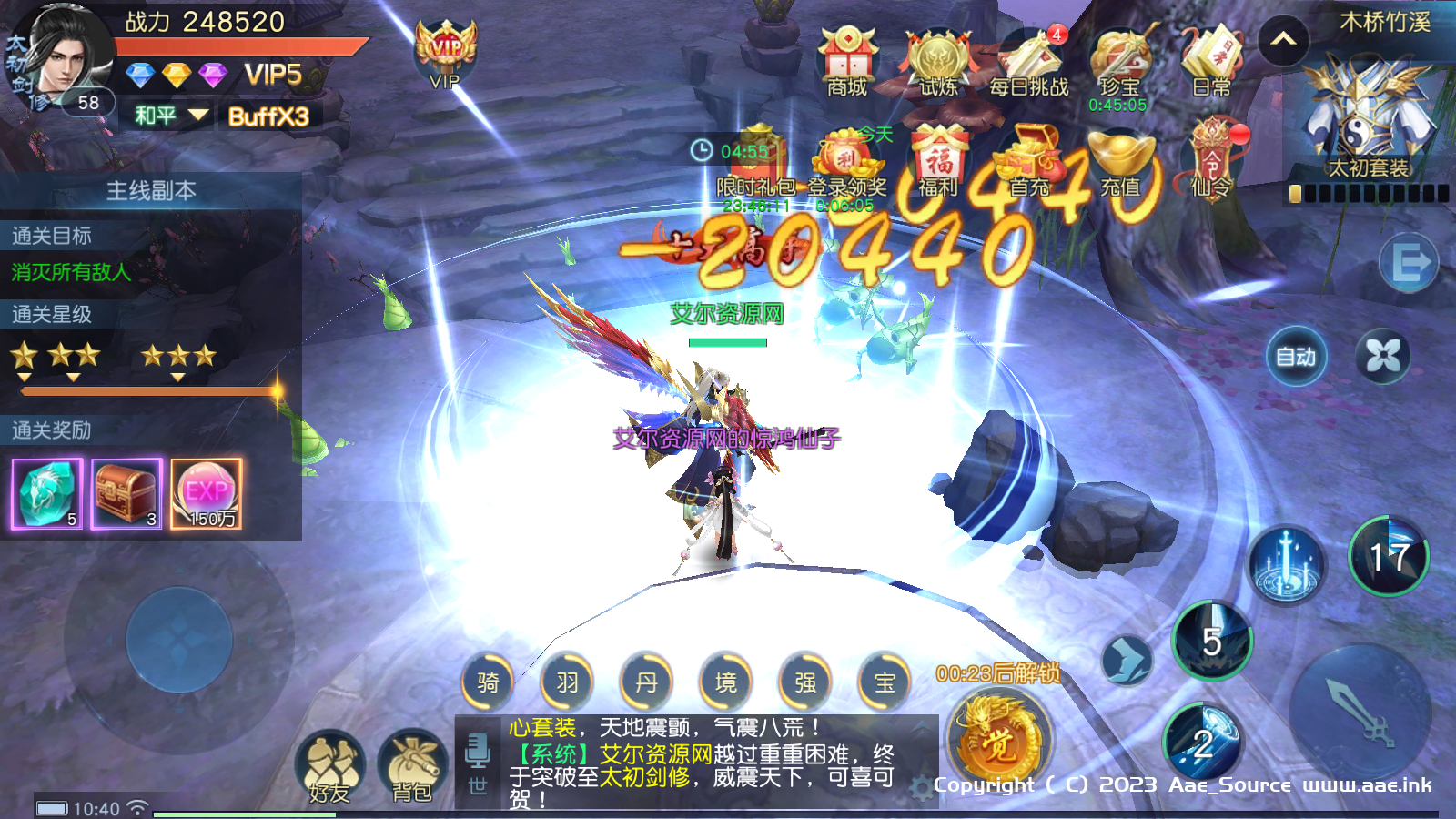The width and height of the screenshot is (1456, 819).
Task: Open the 日常 daily activities
Action: pyautogui.click(x=1211, y=60)
